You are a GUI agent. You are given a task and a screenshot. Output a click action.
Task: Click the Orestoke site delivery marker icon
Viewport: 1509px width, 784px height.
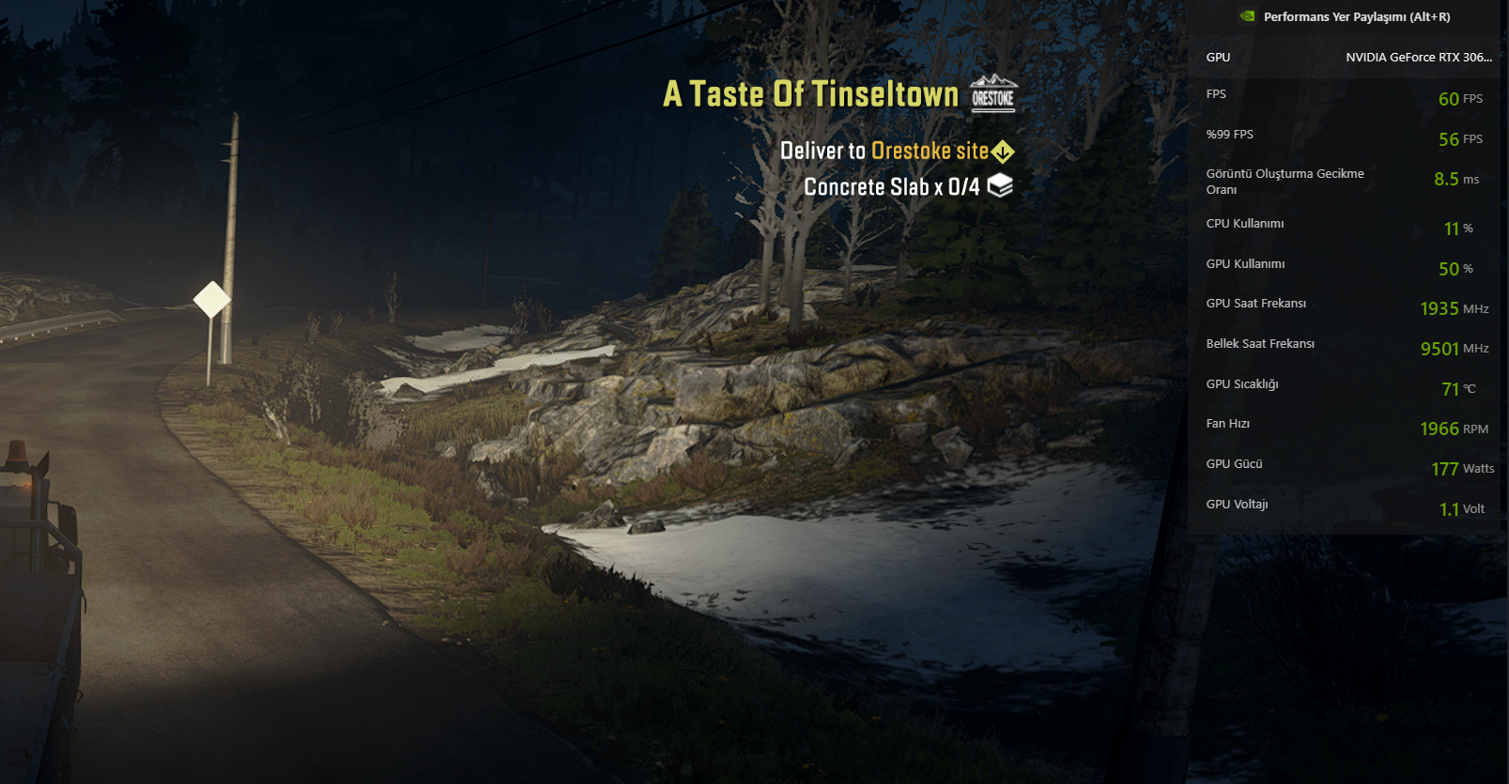click(1002, 151)
